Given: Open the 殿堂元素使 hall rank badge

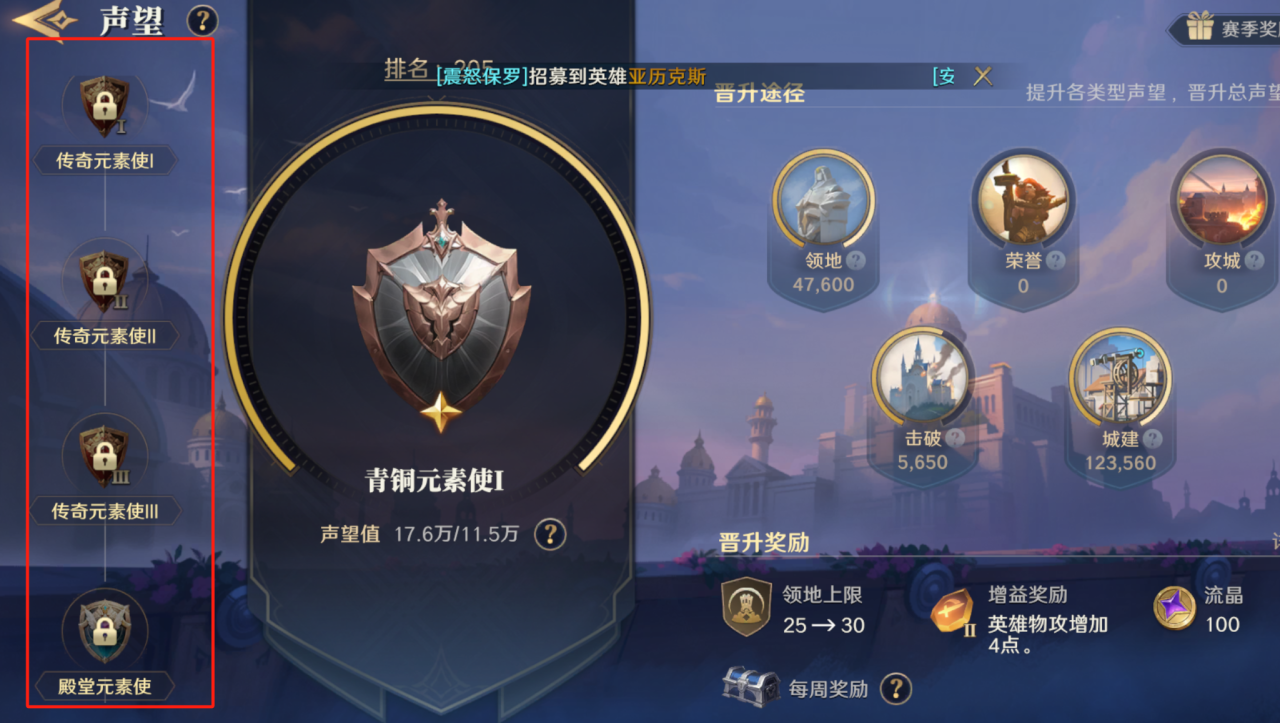Looking at the screenshot, I should [104, 628].
